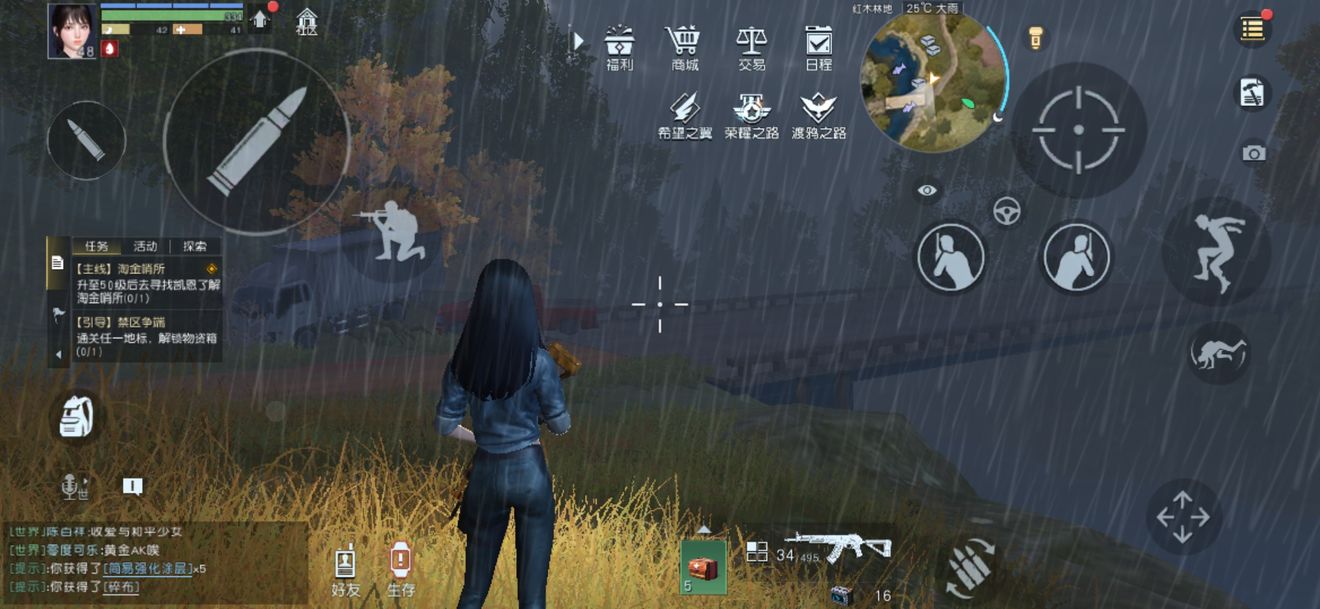Open the 福利 welfare gift menu
Viewport: 1320px width, 609px height.
coord(619,45)
